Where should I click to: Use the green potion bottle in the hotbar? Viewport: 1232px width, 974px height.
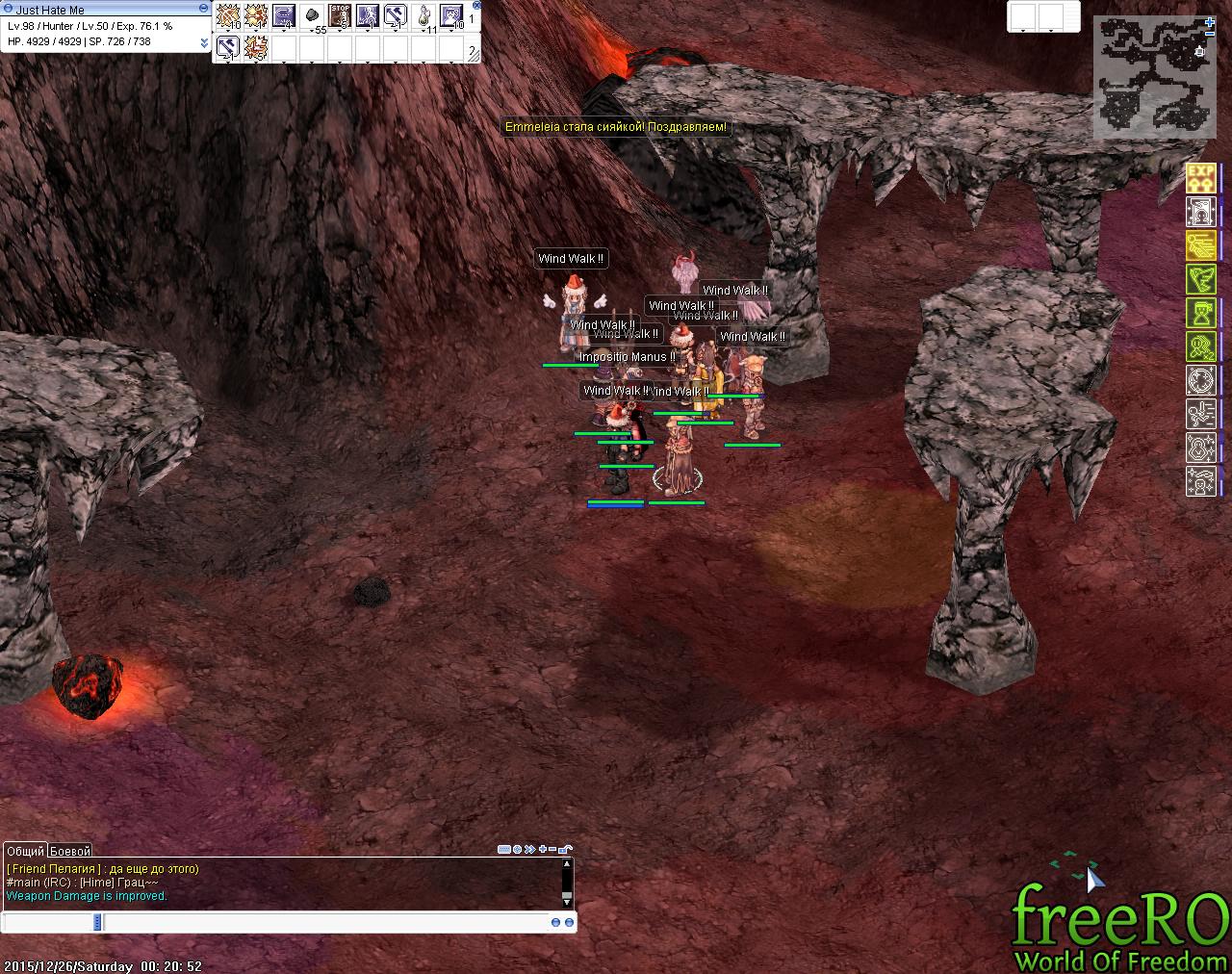[423, 15]
